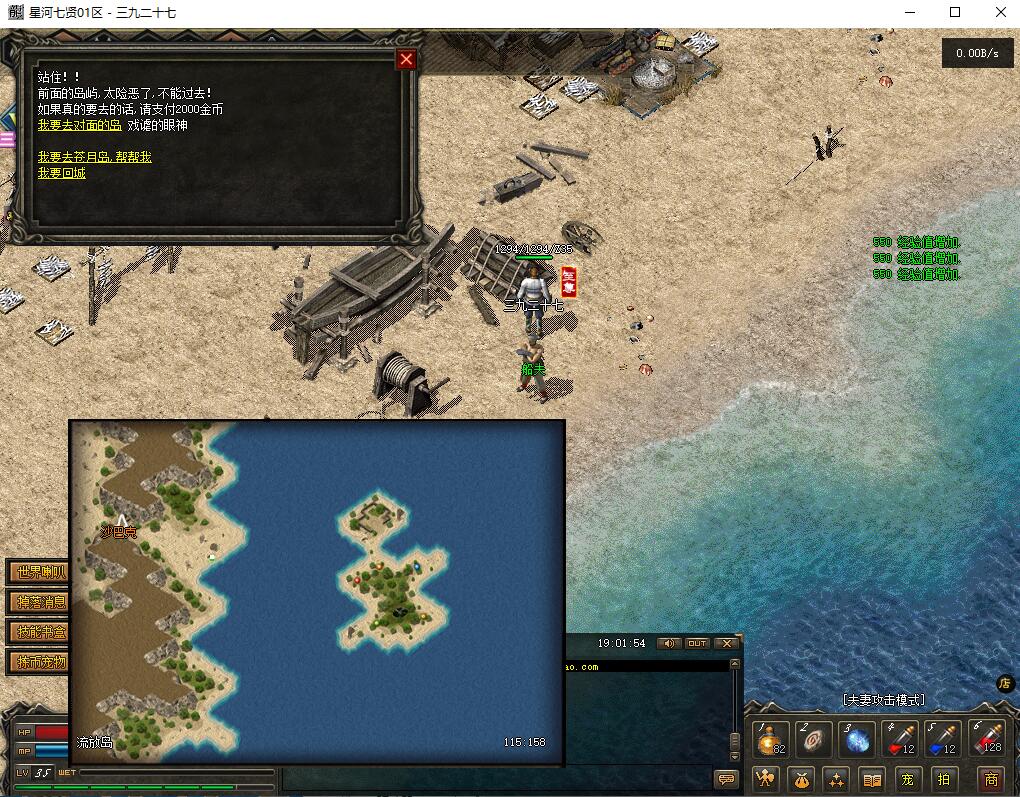Choose "我要去对面的岛" dialogue option
The width and height of the screenshot is (1020, 797).
(79, 125)
